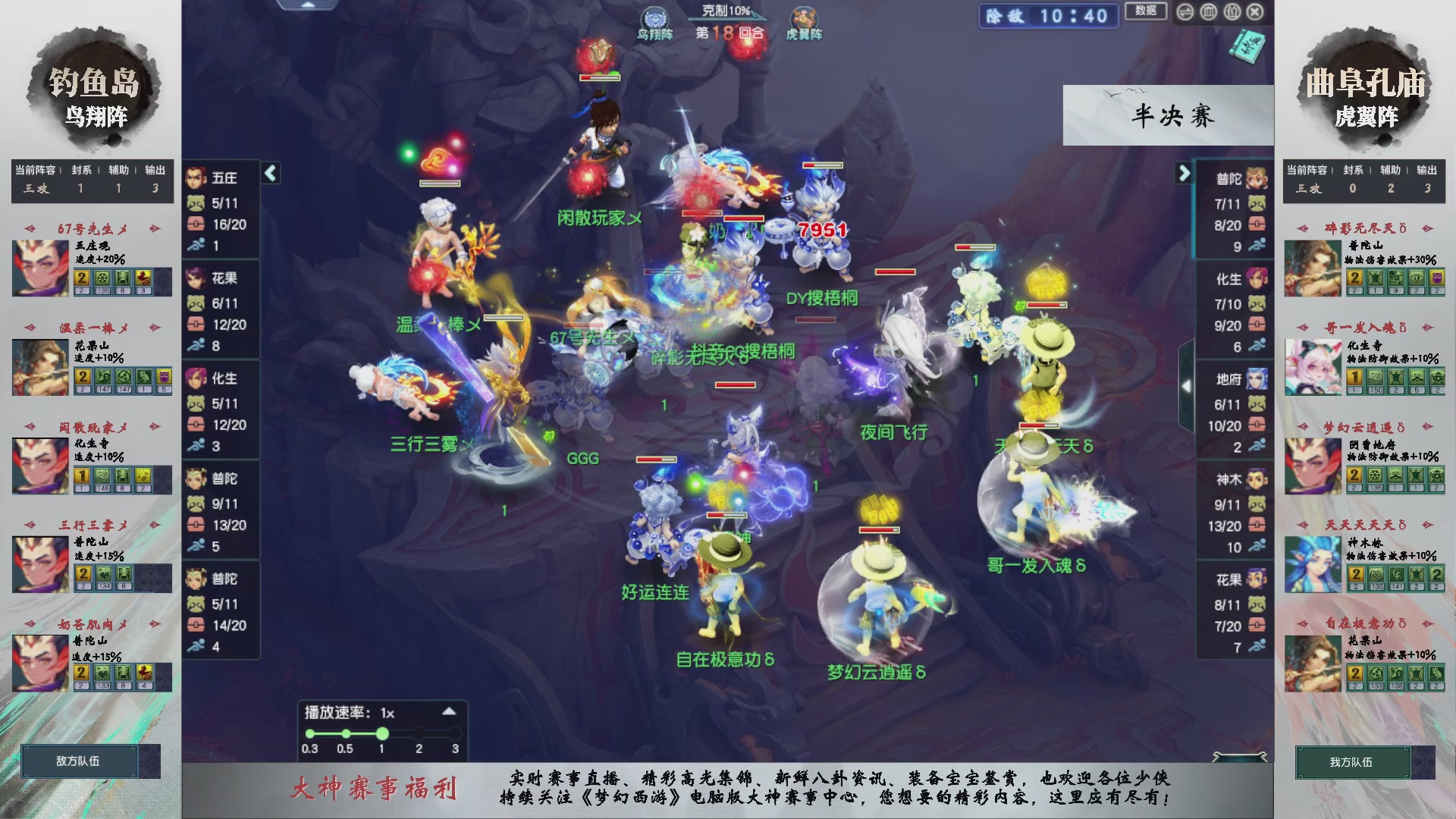
Task: Click the 虎翼阵 formation emblem beside round 18
Action: (805, 18)
